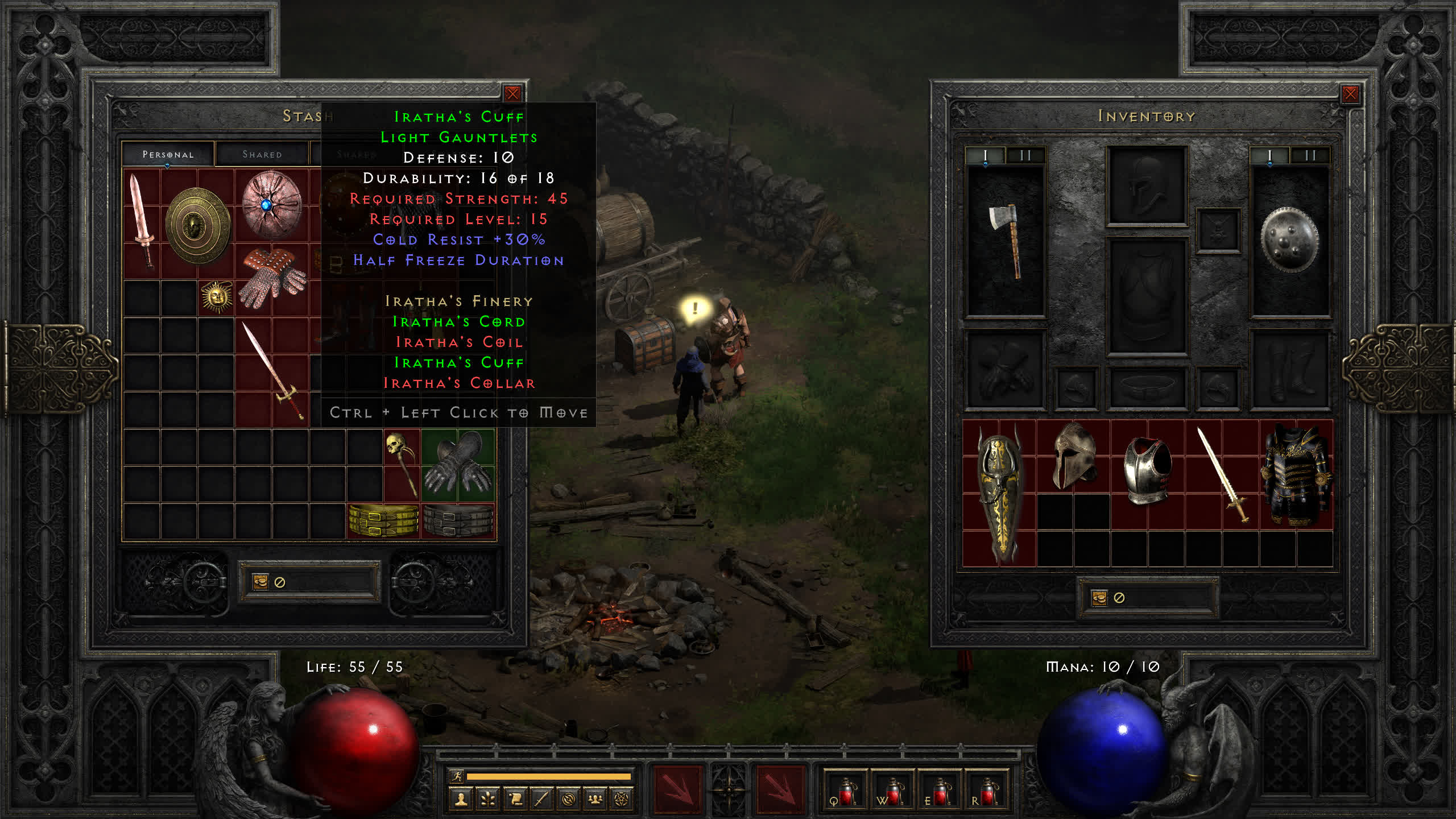Select the skull-topped wand in stash
This screenshot has width=1456, height=819.
401,464
